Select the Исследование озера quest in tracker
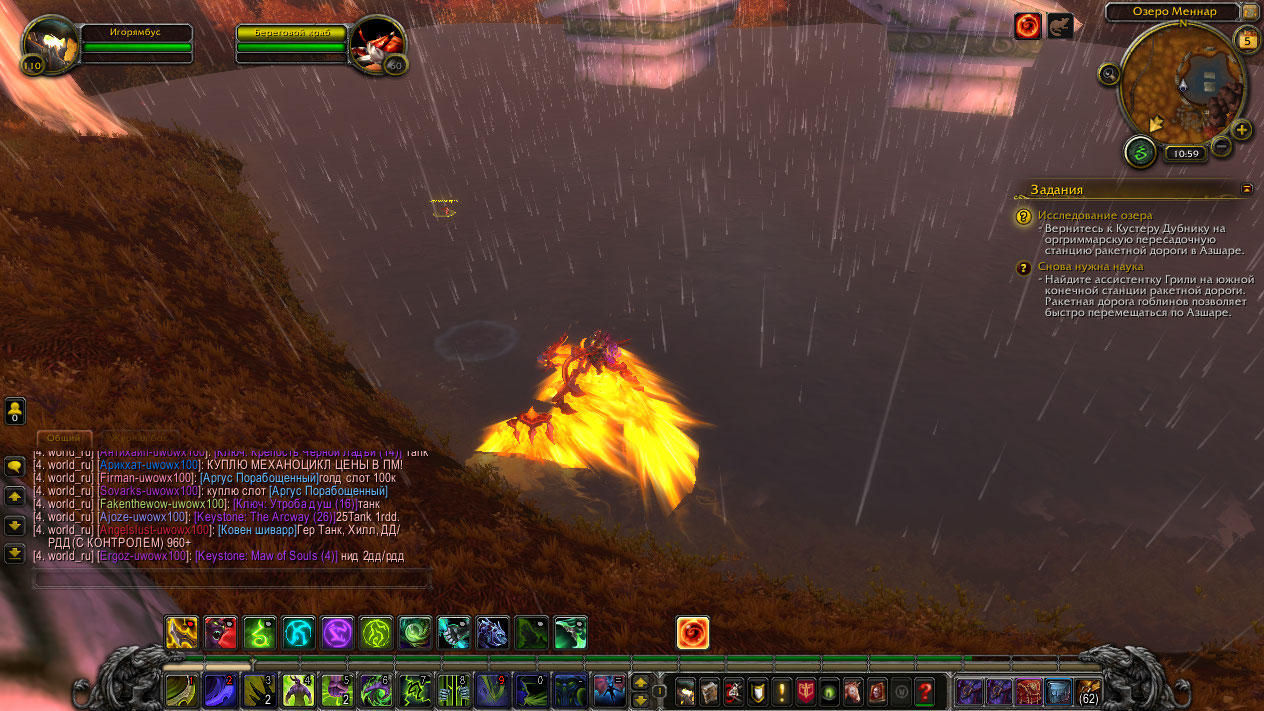Image resolution: width=1264 pixels, height=711 pixels. 1094,215
